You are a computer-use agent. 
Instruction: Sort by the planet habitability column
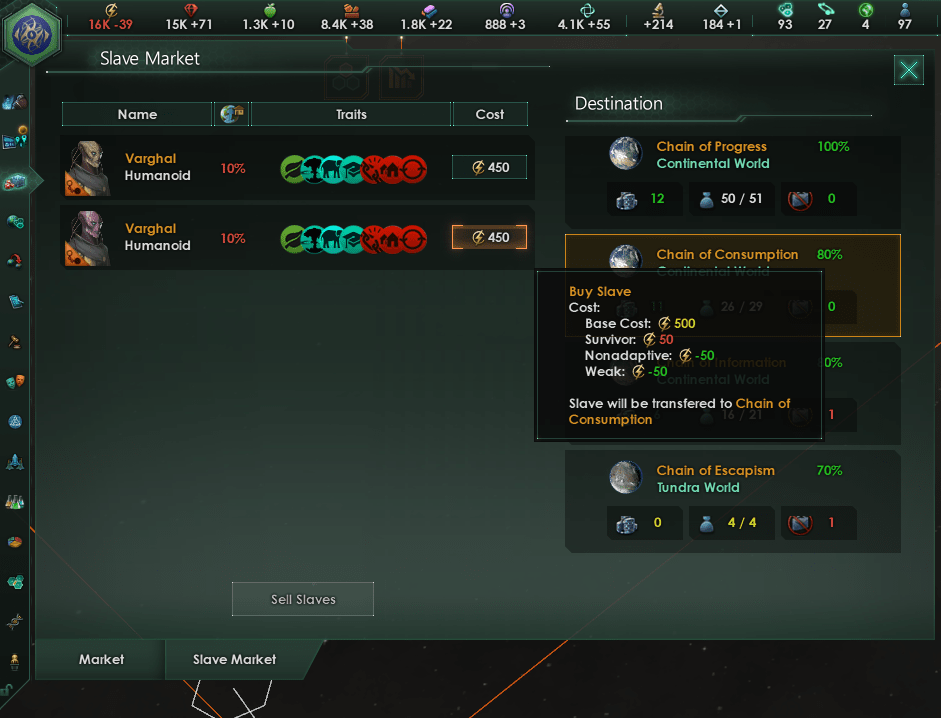(x=233, y=114)
